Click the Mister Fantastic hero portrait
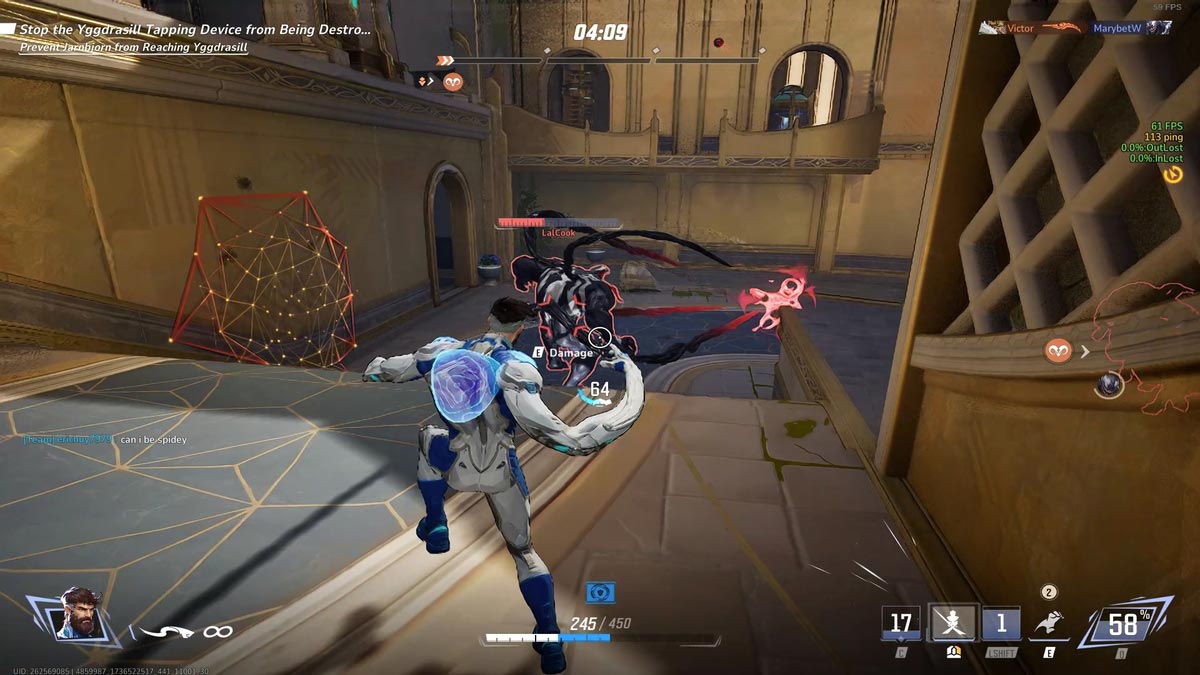Image resolution: width=1200 pixels, height=675 pixels. pos(81,613)
